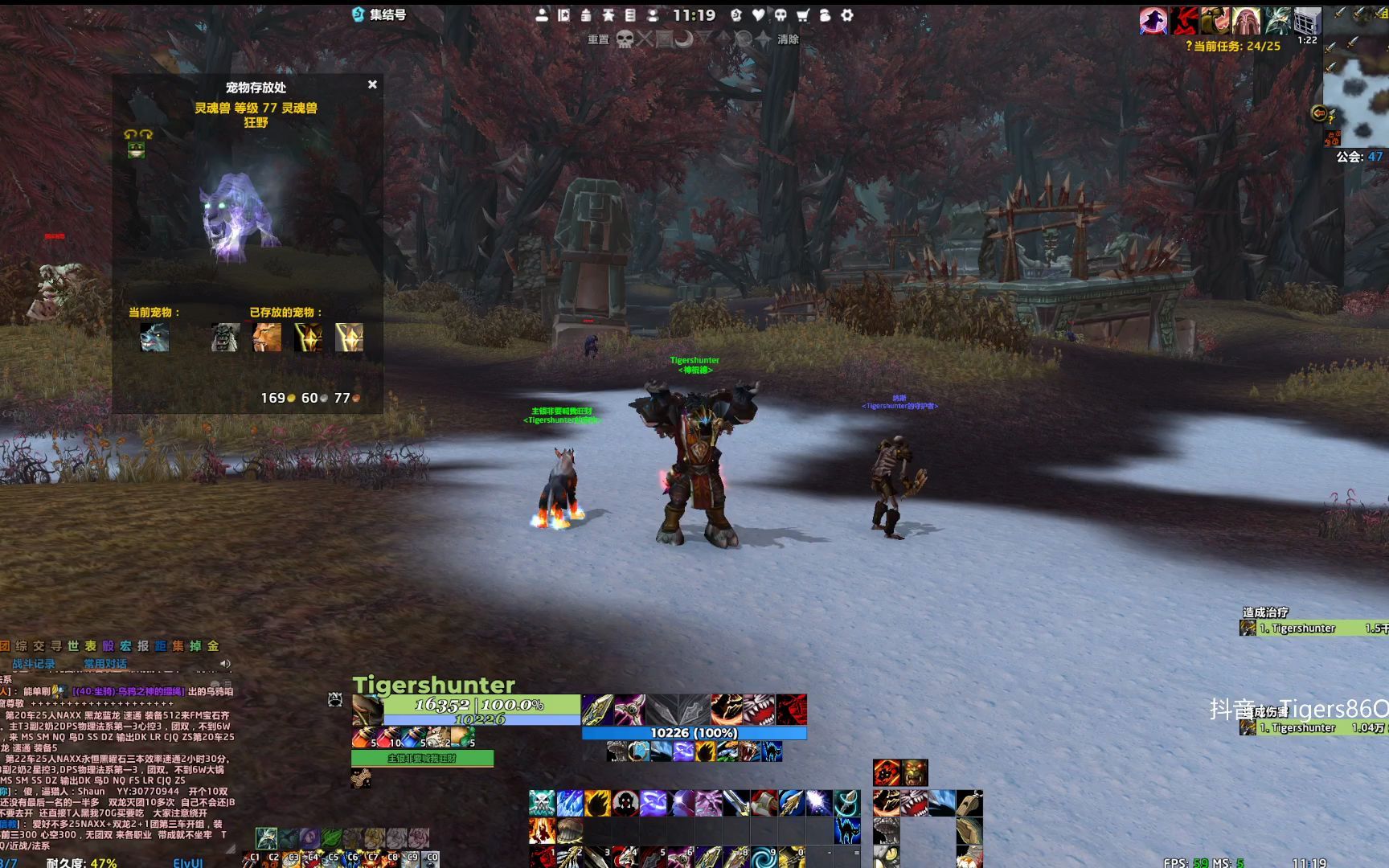
Task: Open the shop cart icon
Action: (x=802, y=15)
